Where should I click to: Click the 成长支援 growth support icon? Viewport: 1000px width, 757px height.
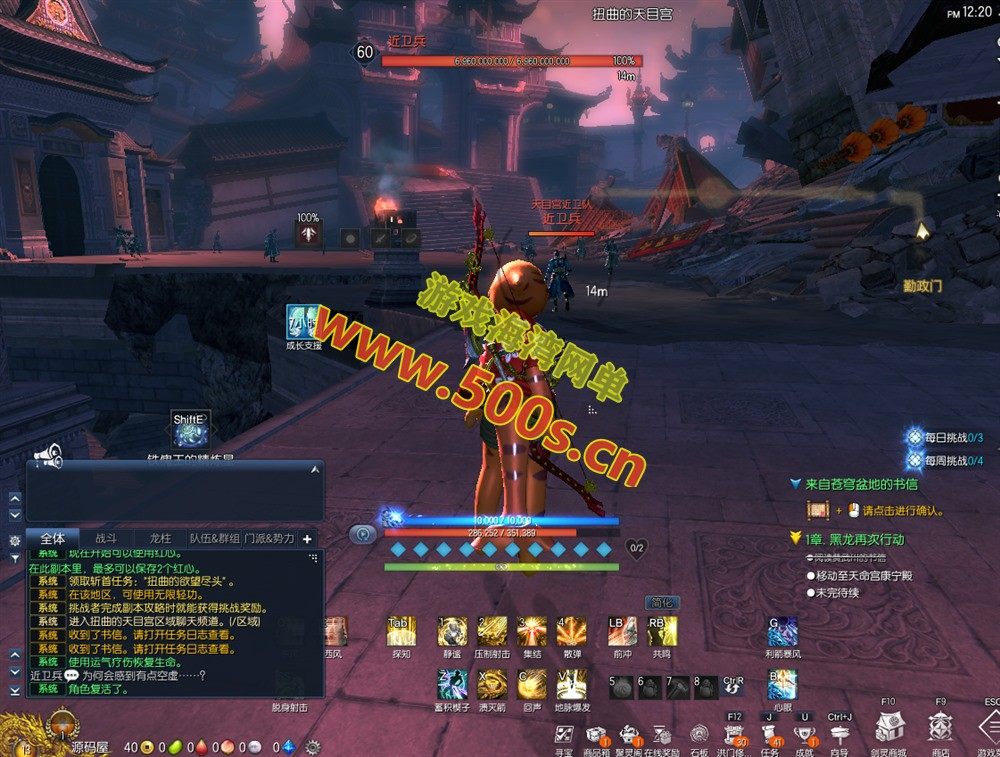(303, 322)
